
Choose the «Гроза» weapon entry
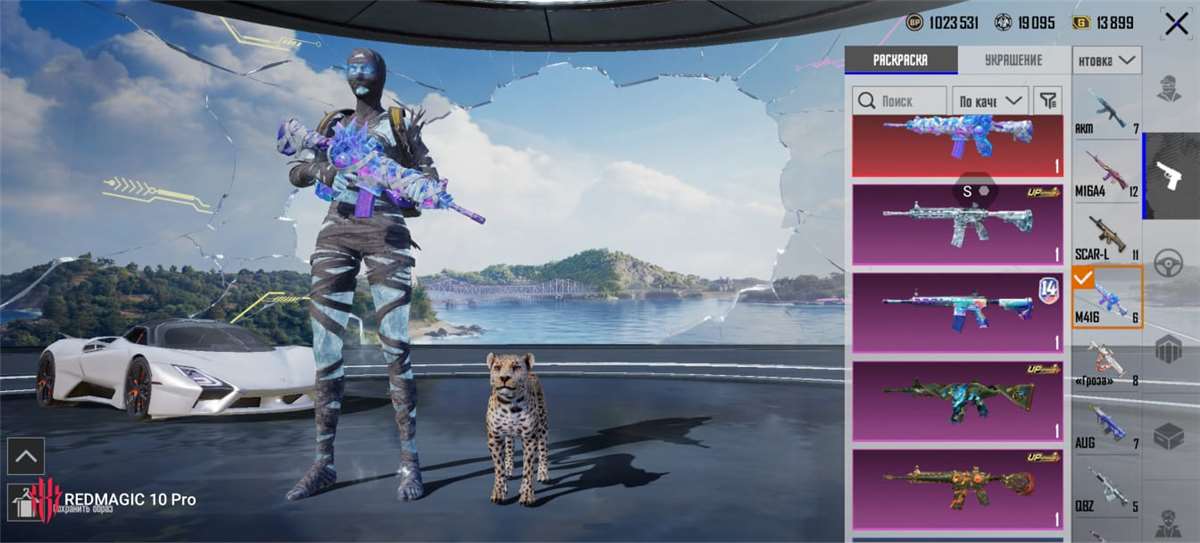[x=1107, y=362]
